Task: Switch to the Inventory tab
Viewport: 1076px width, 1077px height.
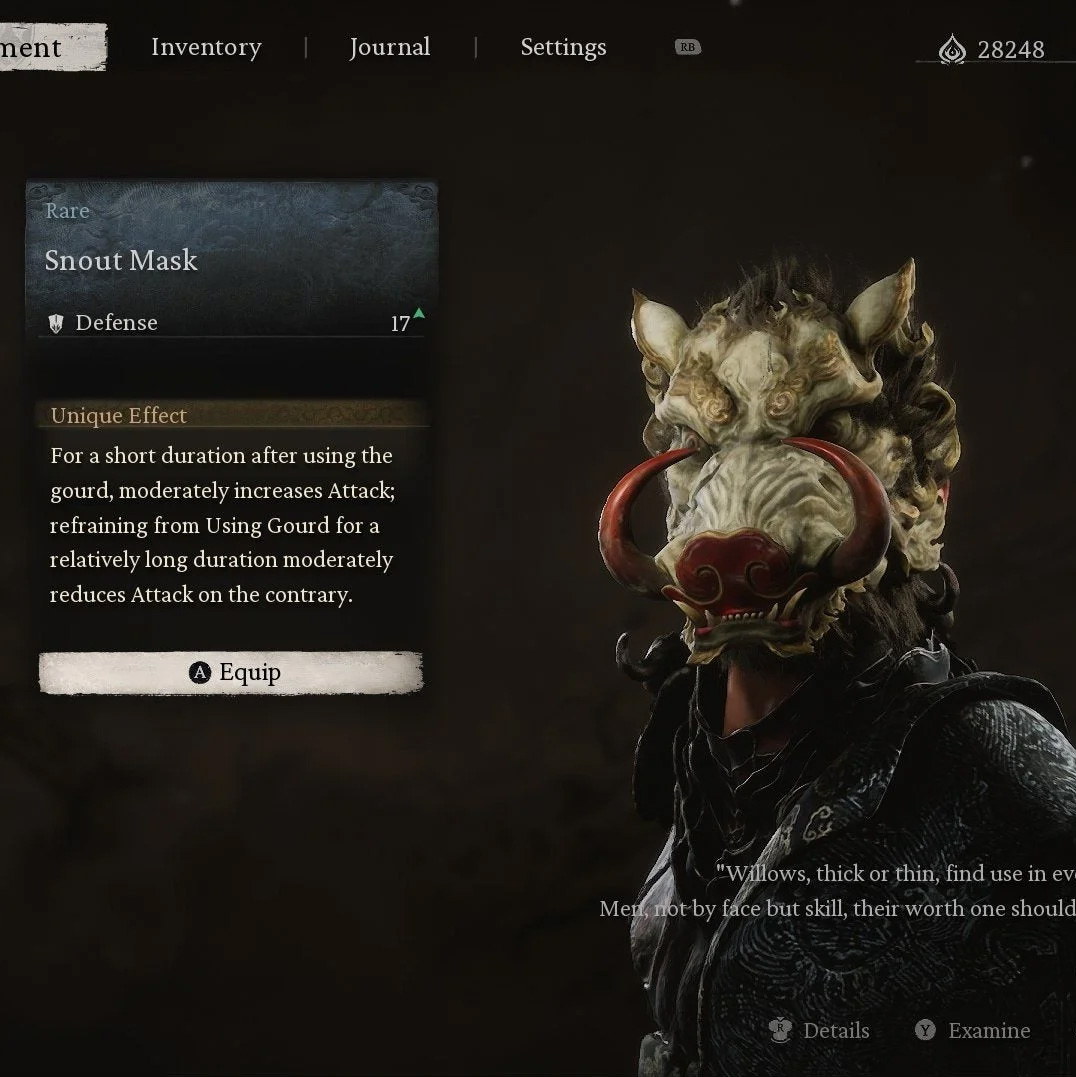Action: pos(206,48)
